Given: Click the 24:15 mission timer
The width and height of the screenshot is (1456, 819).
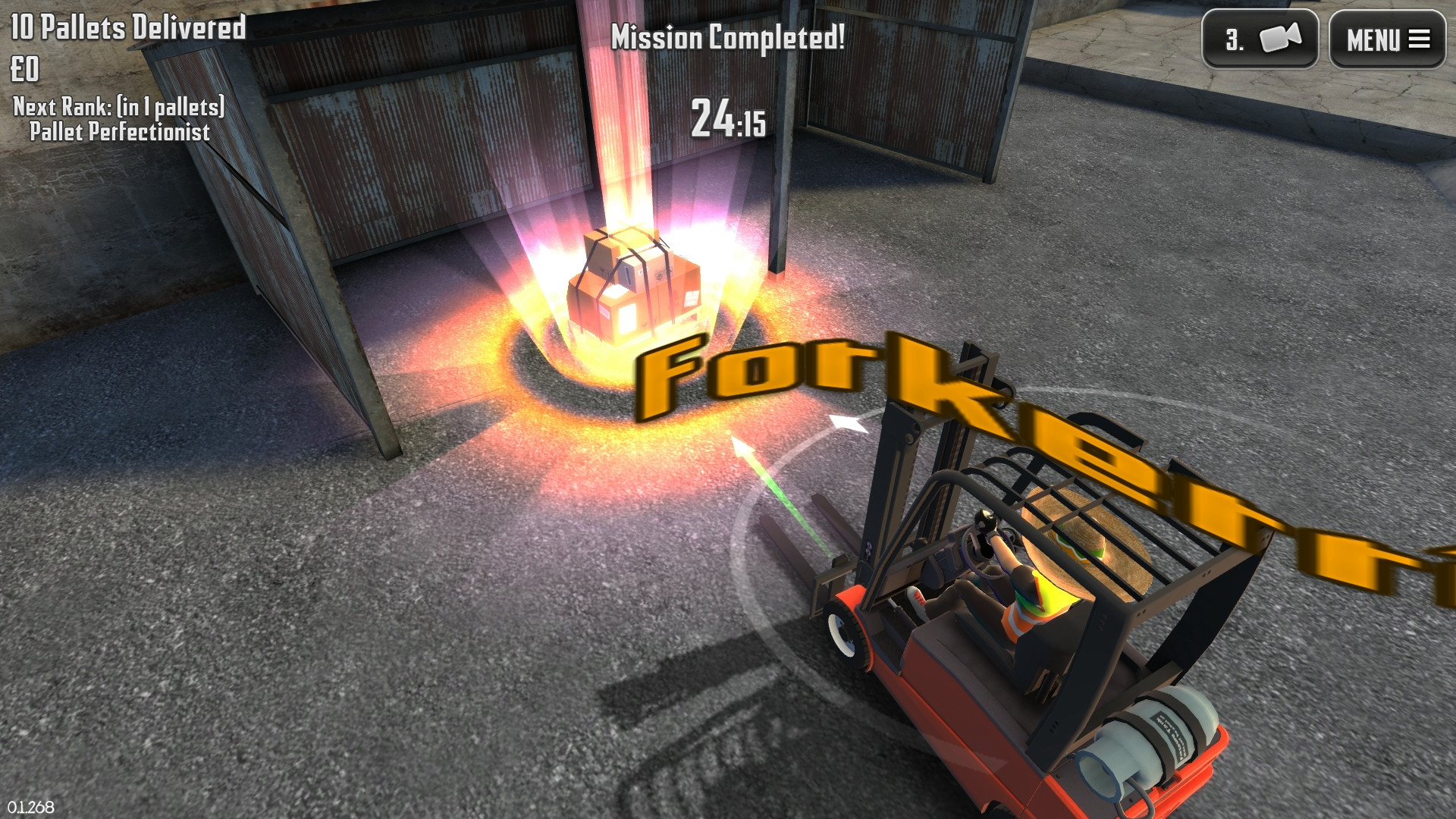Looking at the screenshot, I should pos(726,120).
